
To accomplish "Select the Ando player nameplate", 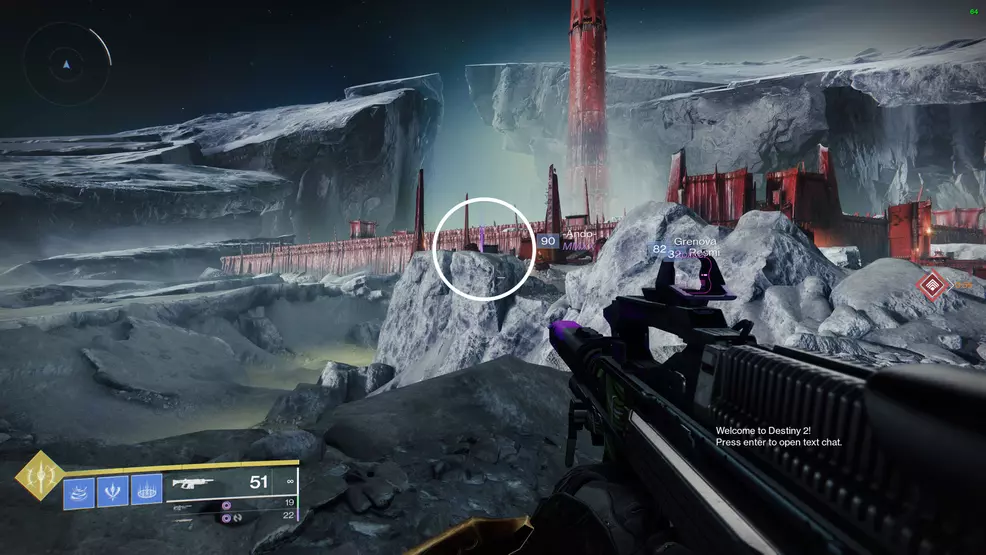I will pos(579,234).
